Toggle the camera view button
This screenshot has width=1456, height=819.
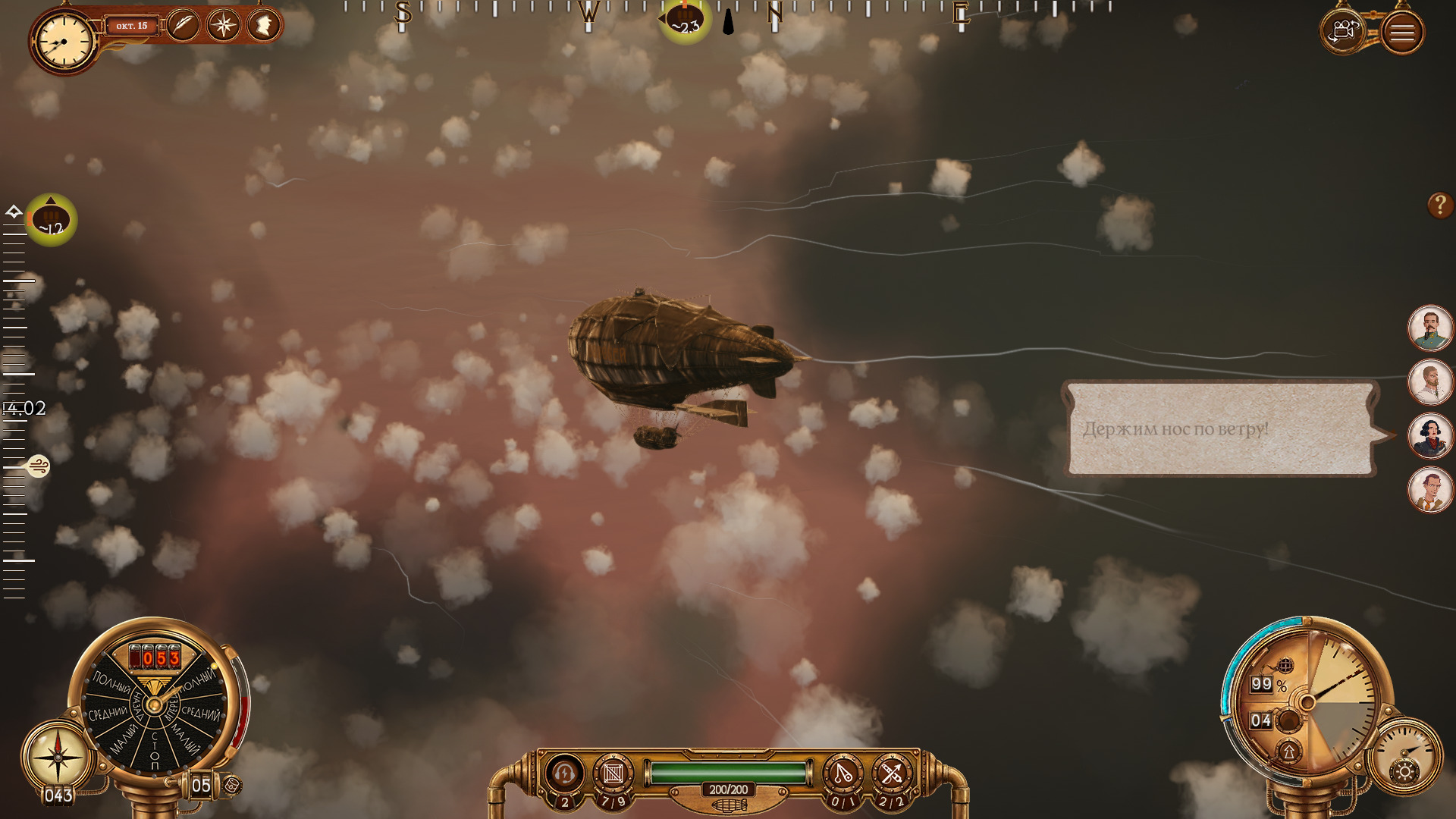(1343, 32)
